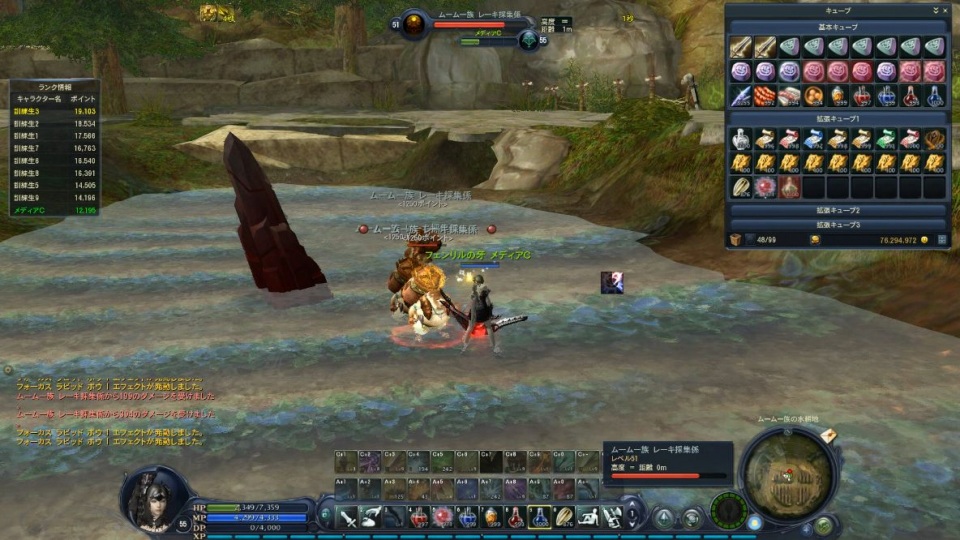Select the green scroll in expansion cube 1
960x540 pixels.
click(886, 139)
